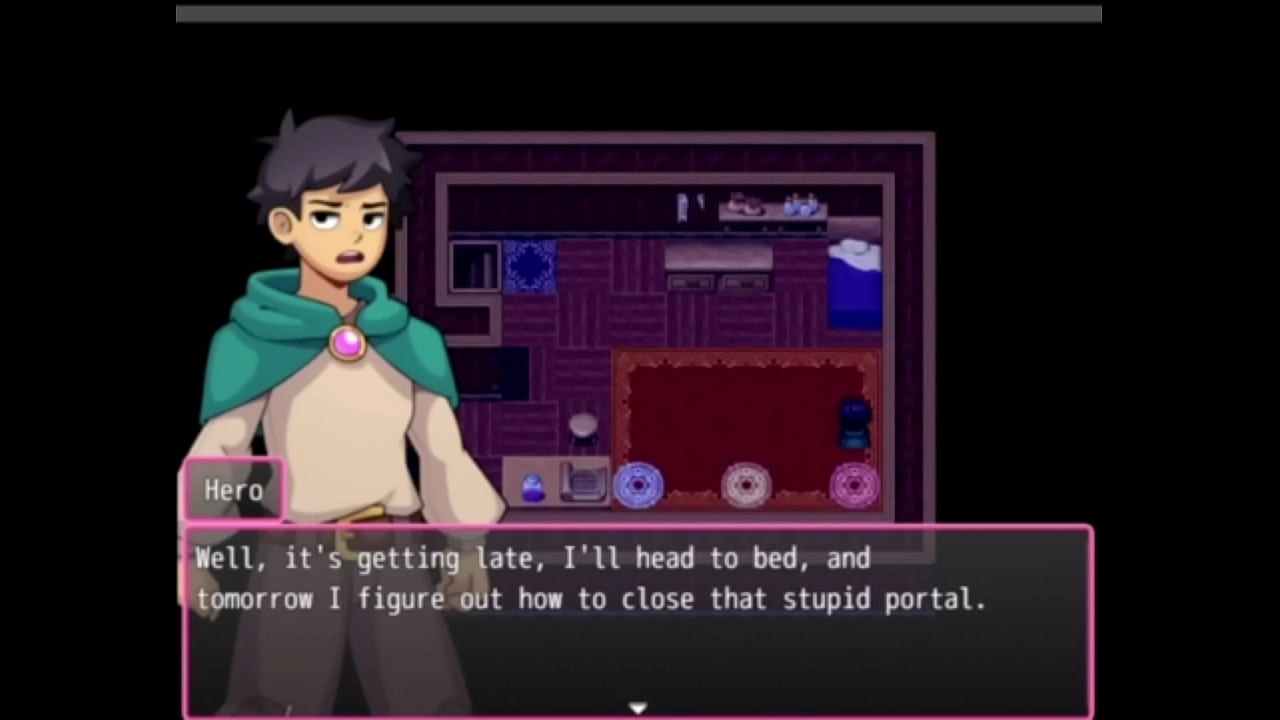1280x720 pixels.
Task: Advance dialogue with the white arrow indicator
Action: point(638,708)
